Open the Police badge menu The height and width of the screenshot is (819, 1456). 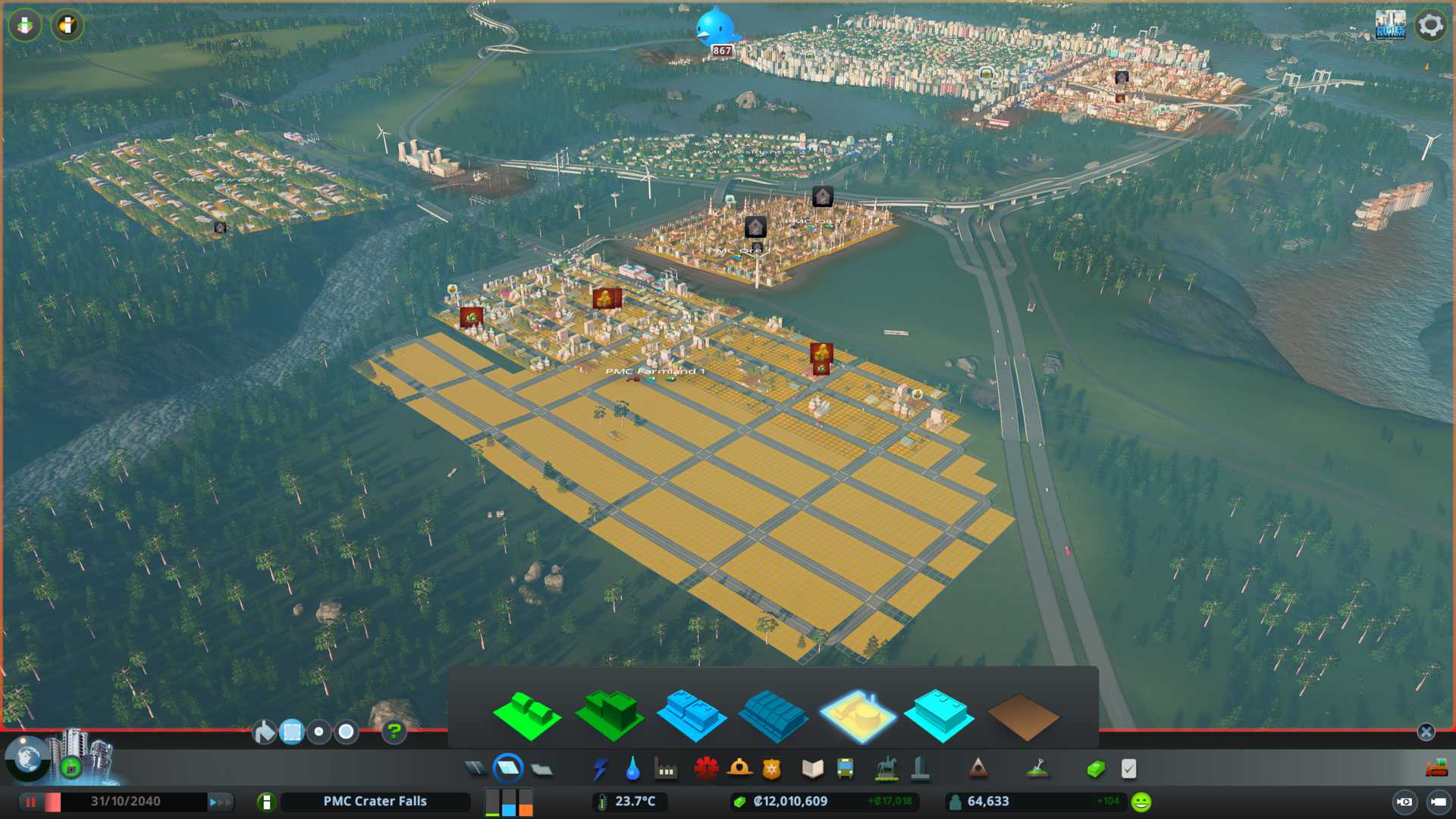[x=771, y=769]
